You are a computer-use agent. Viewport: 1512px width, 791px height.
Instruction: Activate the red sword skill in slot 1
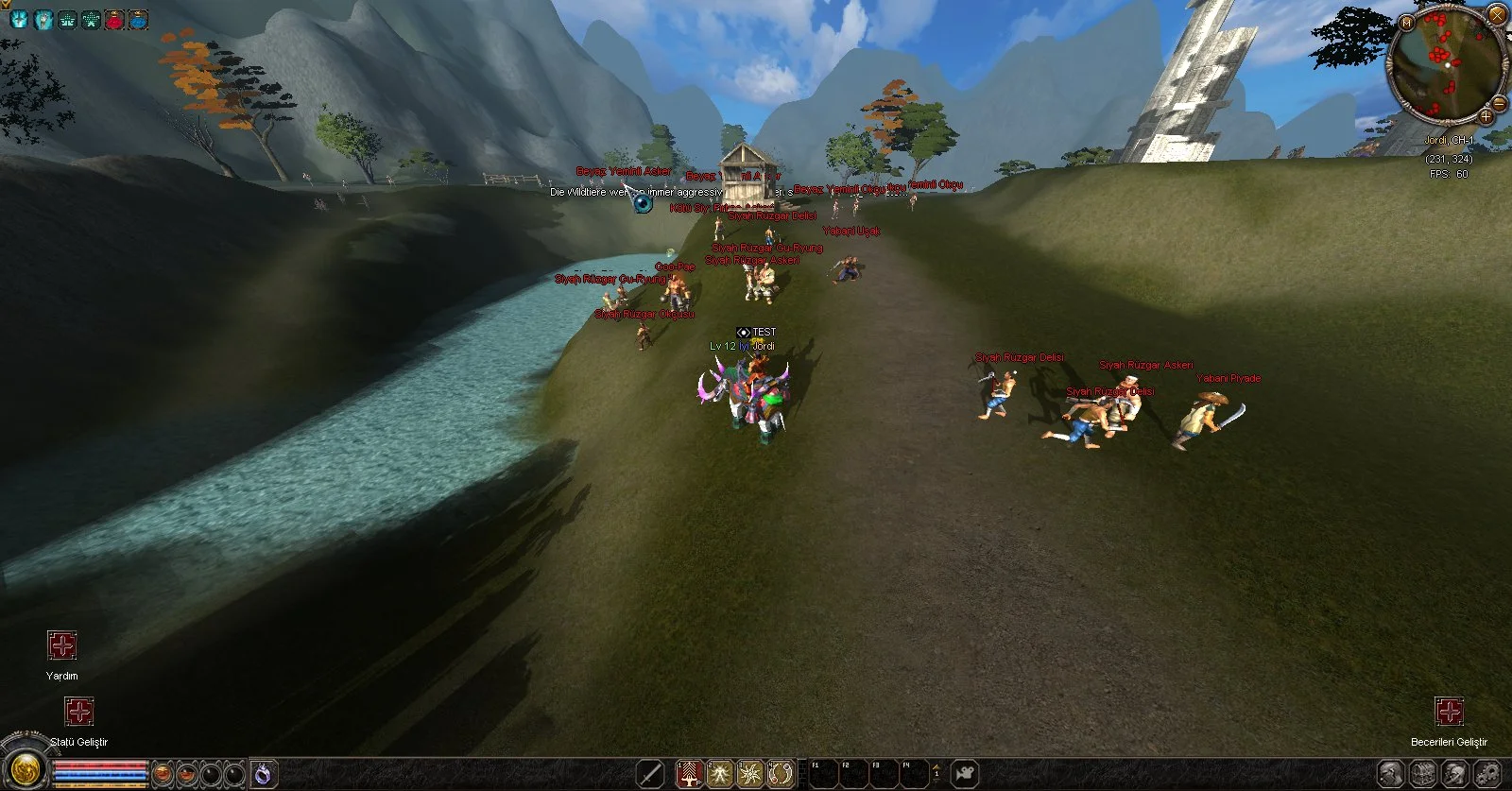(691, 774)
